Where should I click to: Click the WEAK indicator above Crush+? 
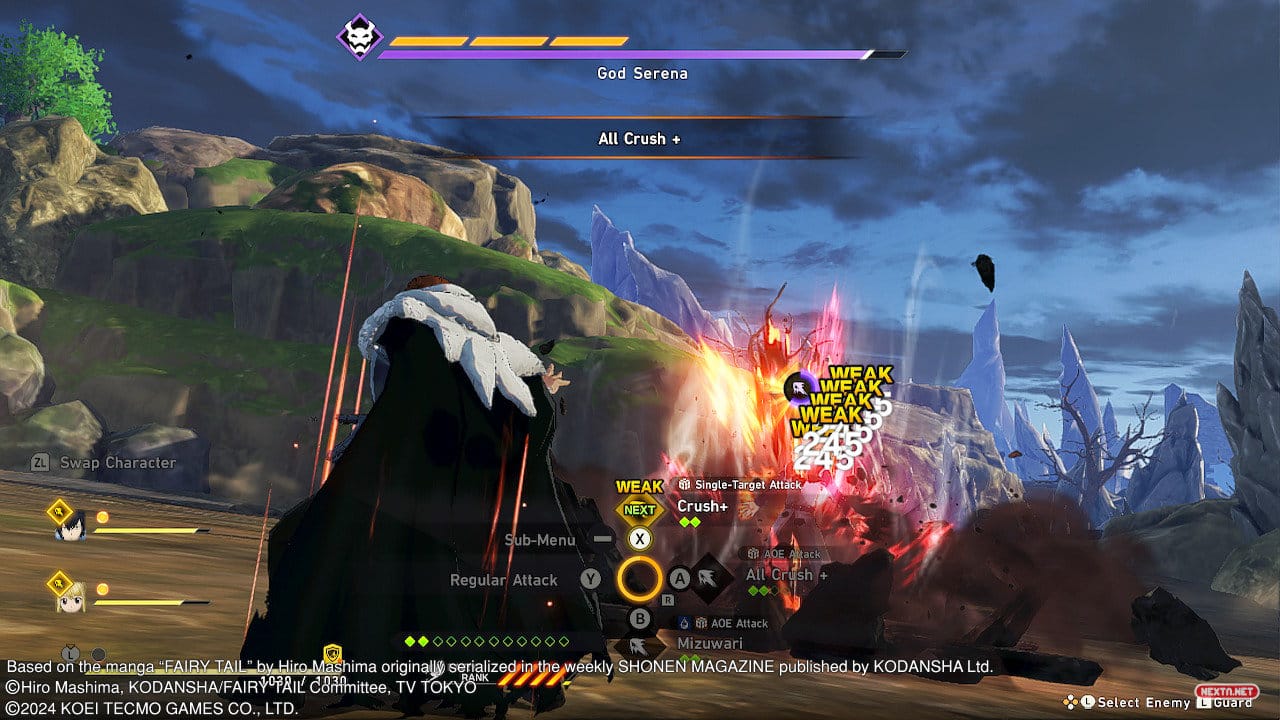point(639,487)
